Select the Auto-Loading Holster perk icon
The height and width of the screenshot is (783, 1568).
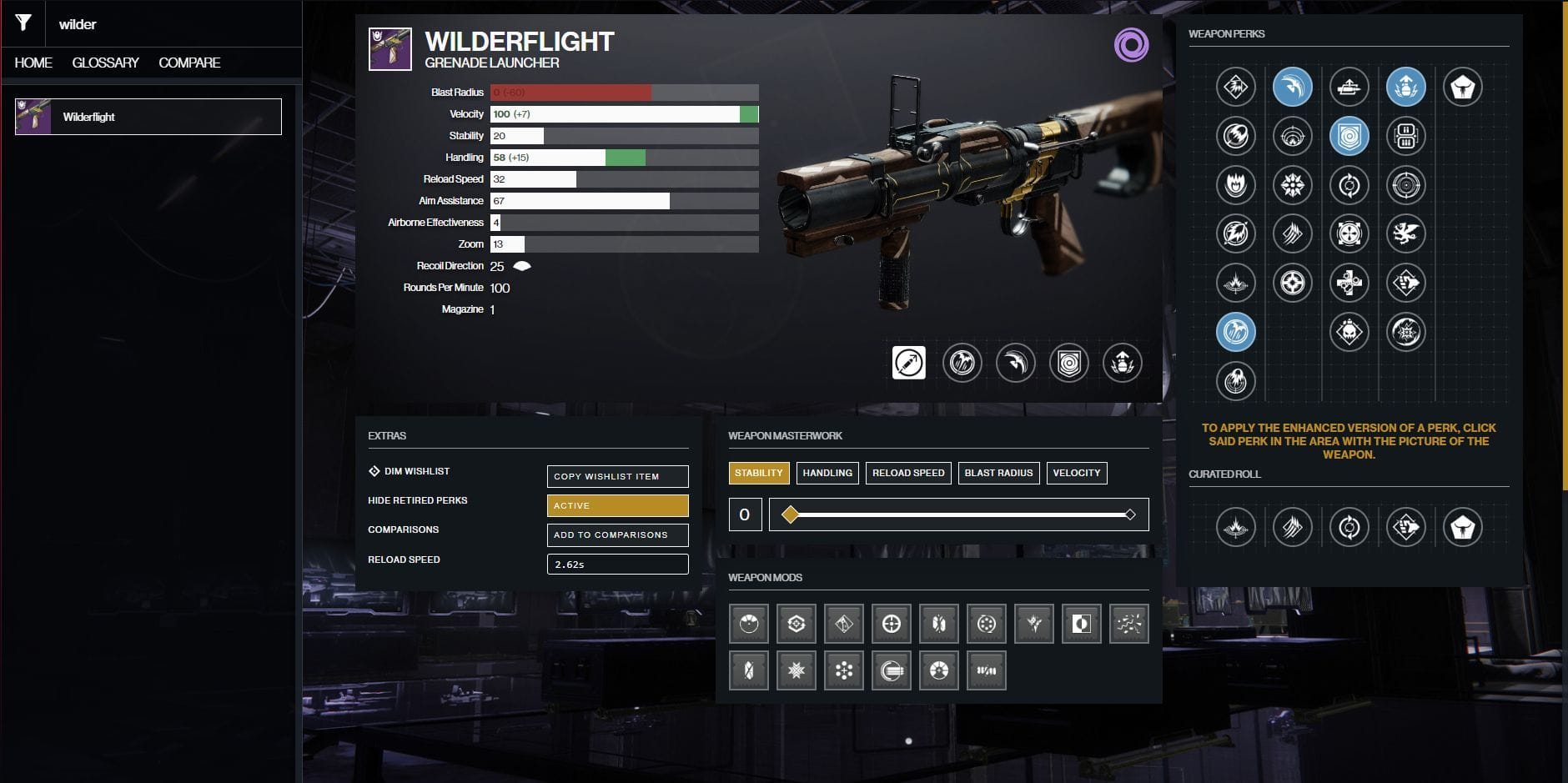(1347, 87)
